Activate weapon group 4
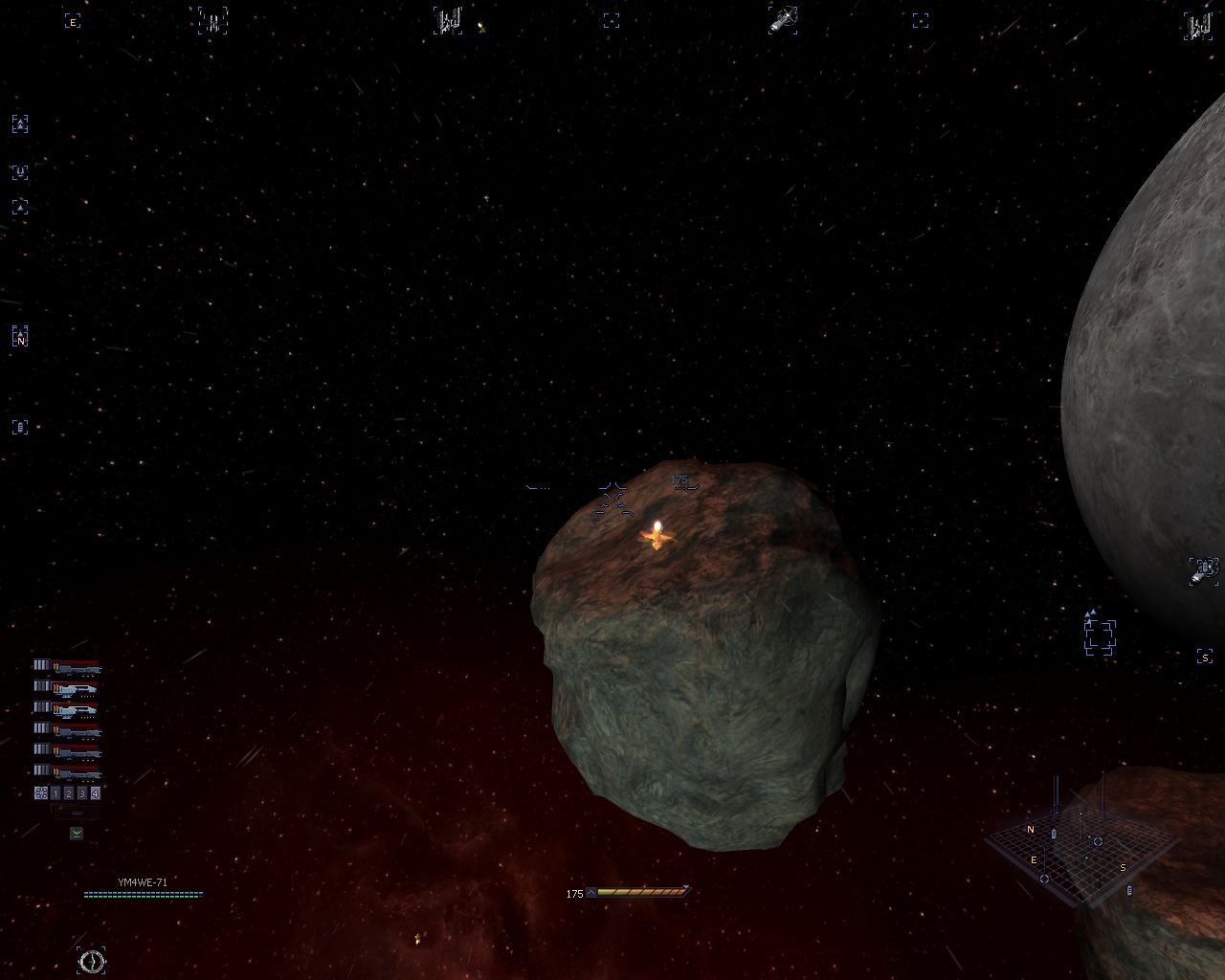 click(95, 793)
